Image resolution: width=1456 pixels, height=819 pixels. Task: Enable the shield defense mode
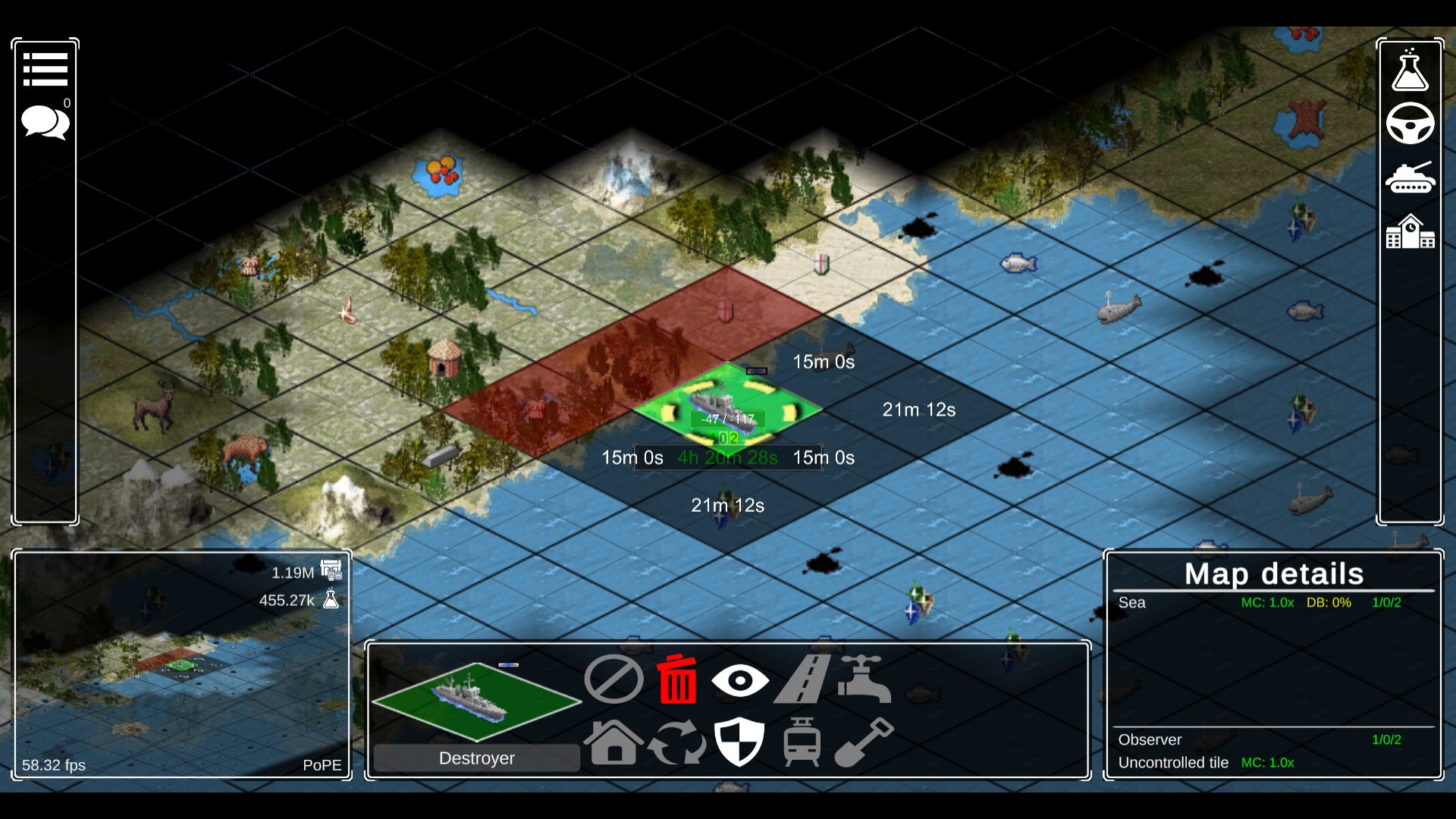coord(740,743)
